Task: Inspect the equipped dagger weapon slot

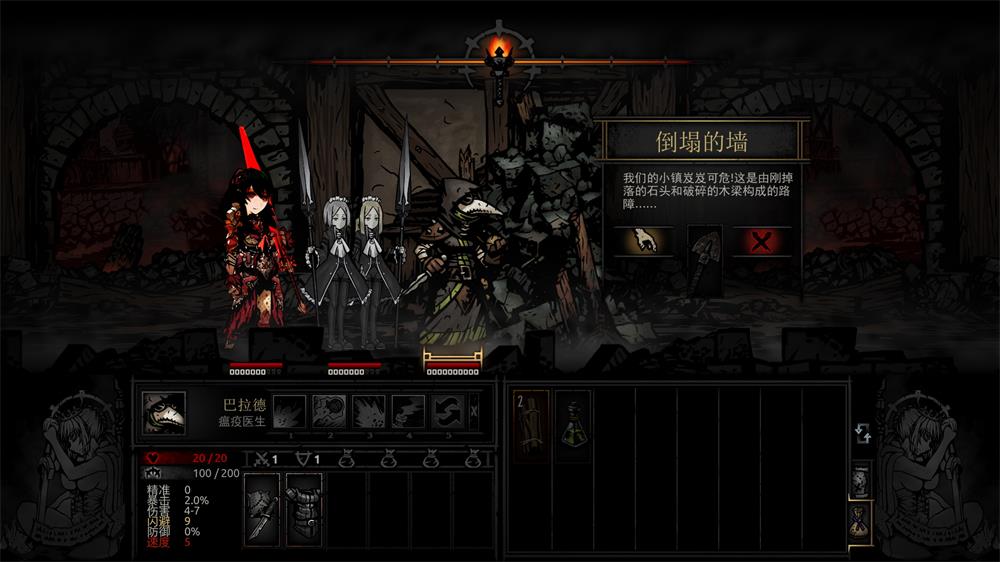Action: 262,508
